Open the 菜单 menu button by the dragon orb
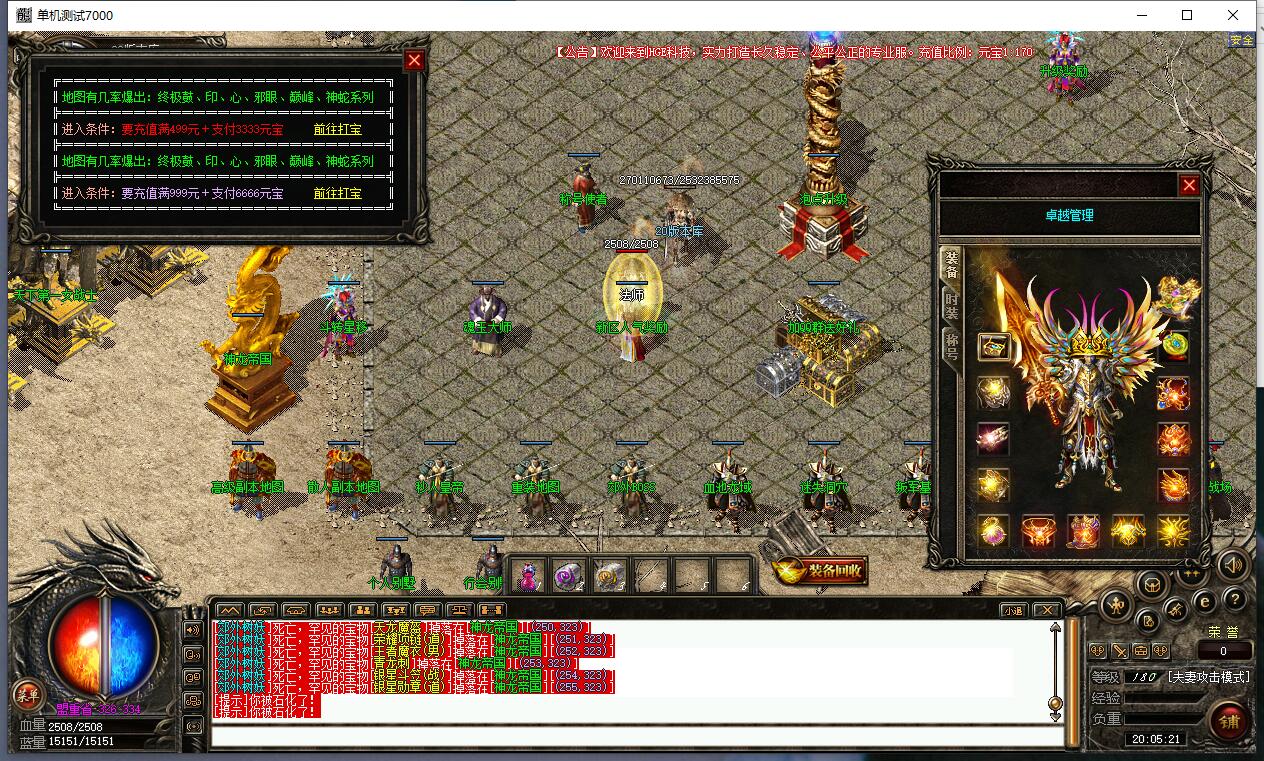Viewport: 1264px width, 761px height. click(27, 695)
